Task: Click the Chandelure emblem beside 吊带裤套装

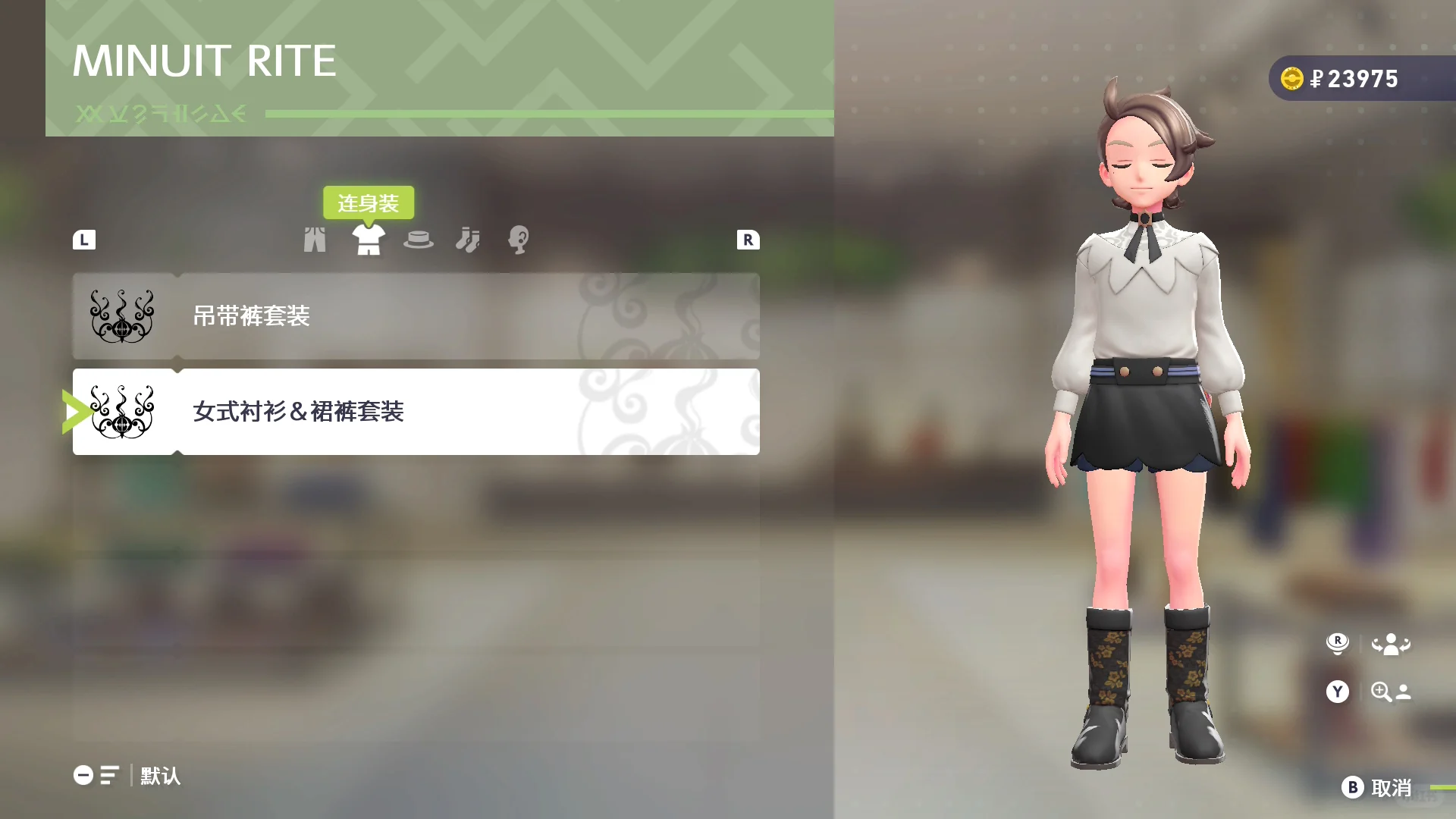Action: pos(121,316)
